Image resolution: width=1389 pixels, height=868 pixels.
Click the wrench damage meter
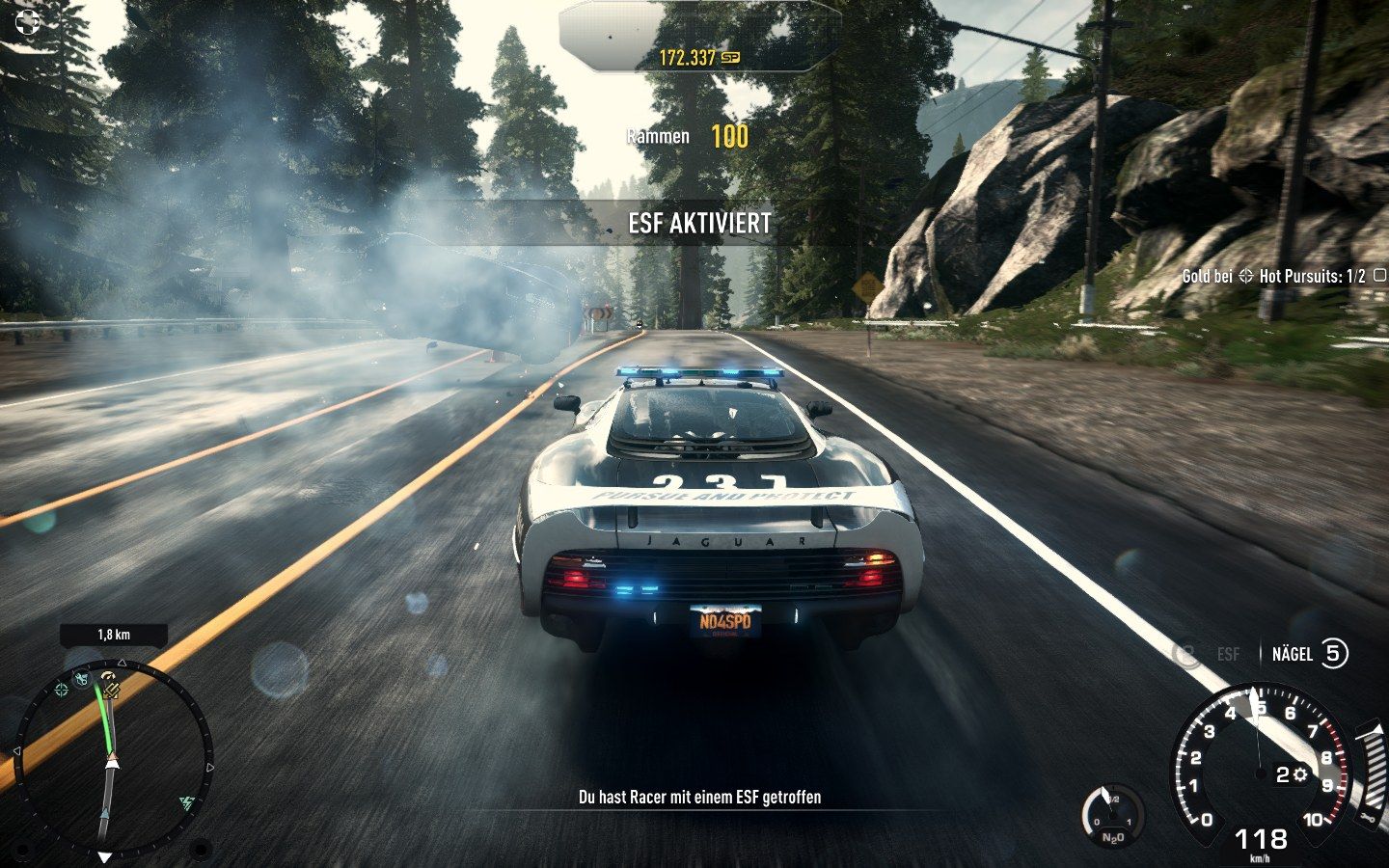[1370, 772]
